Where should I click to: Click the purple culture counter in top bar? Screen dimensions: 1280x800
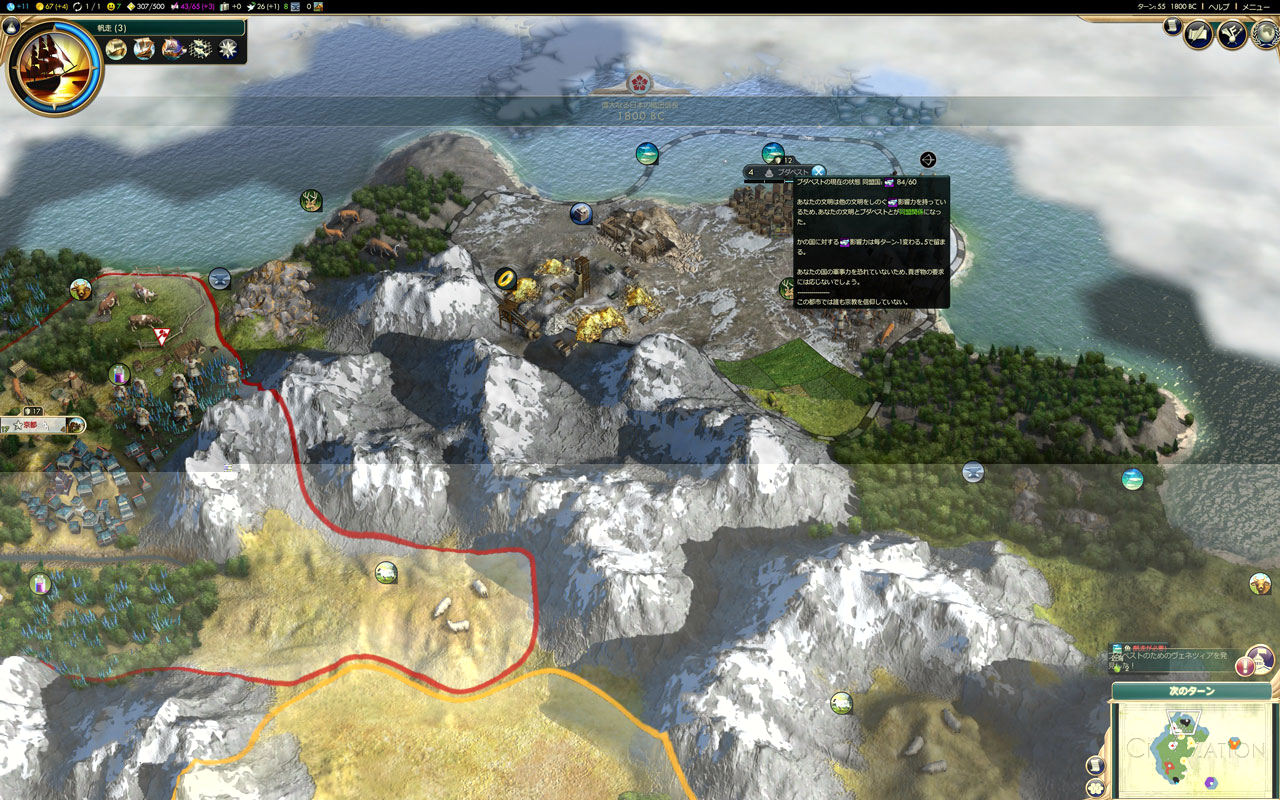(195, 6)
